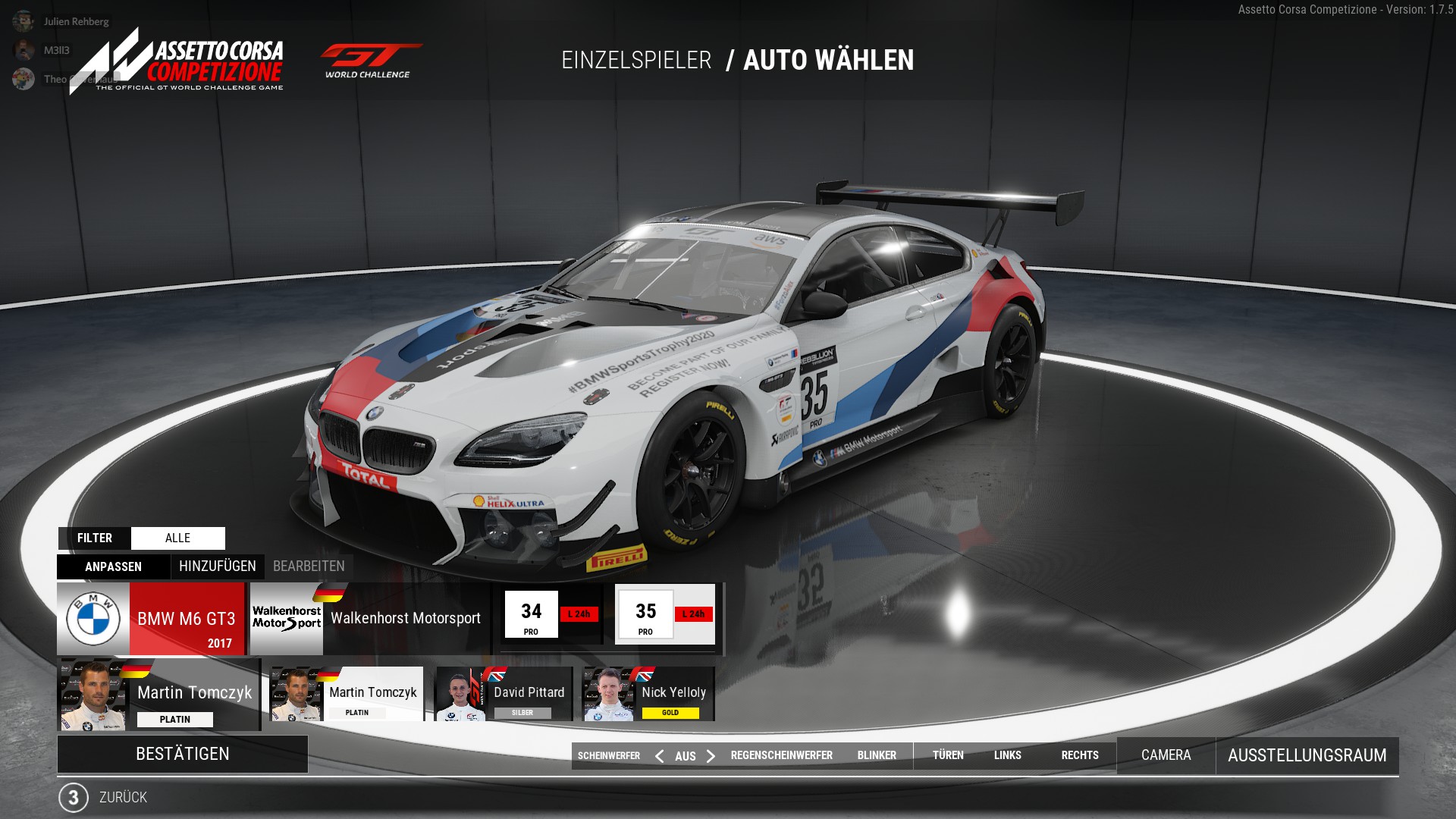Select the Walkenhorst Motorsport team tile
The image size is (1456, 819).
tap(369, 619)
